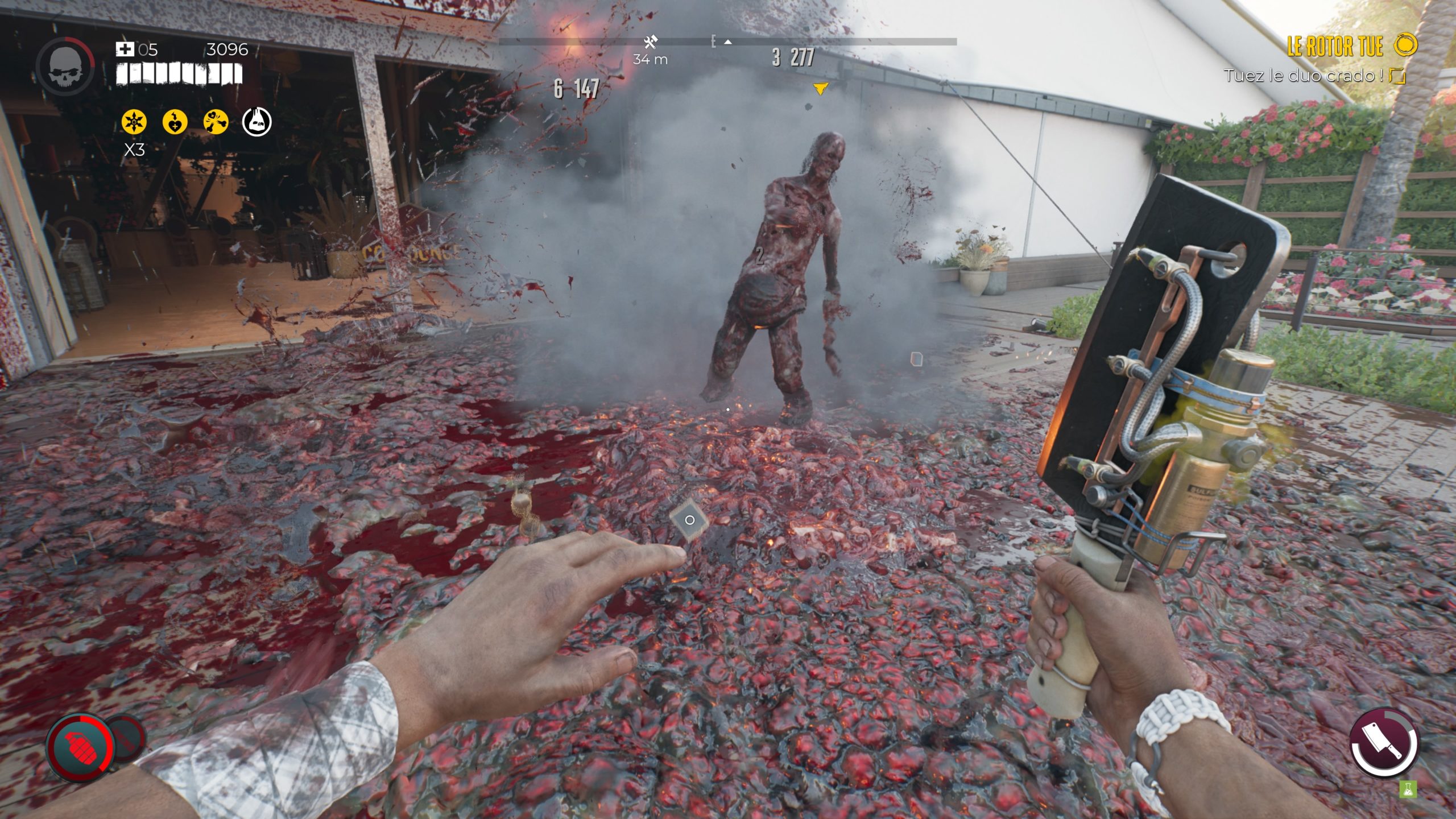Viewport: 1456px width, 819px height.
Task: Click the yellow shuriken buff icon
Action: (x=134, y=122)
